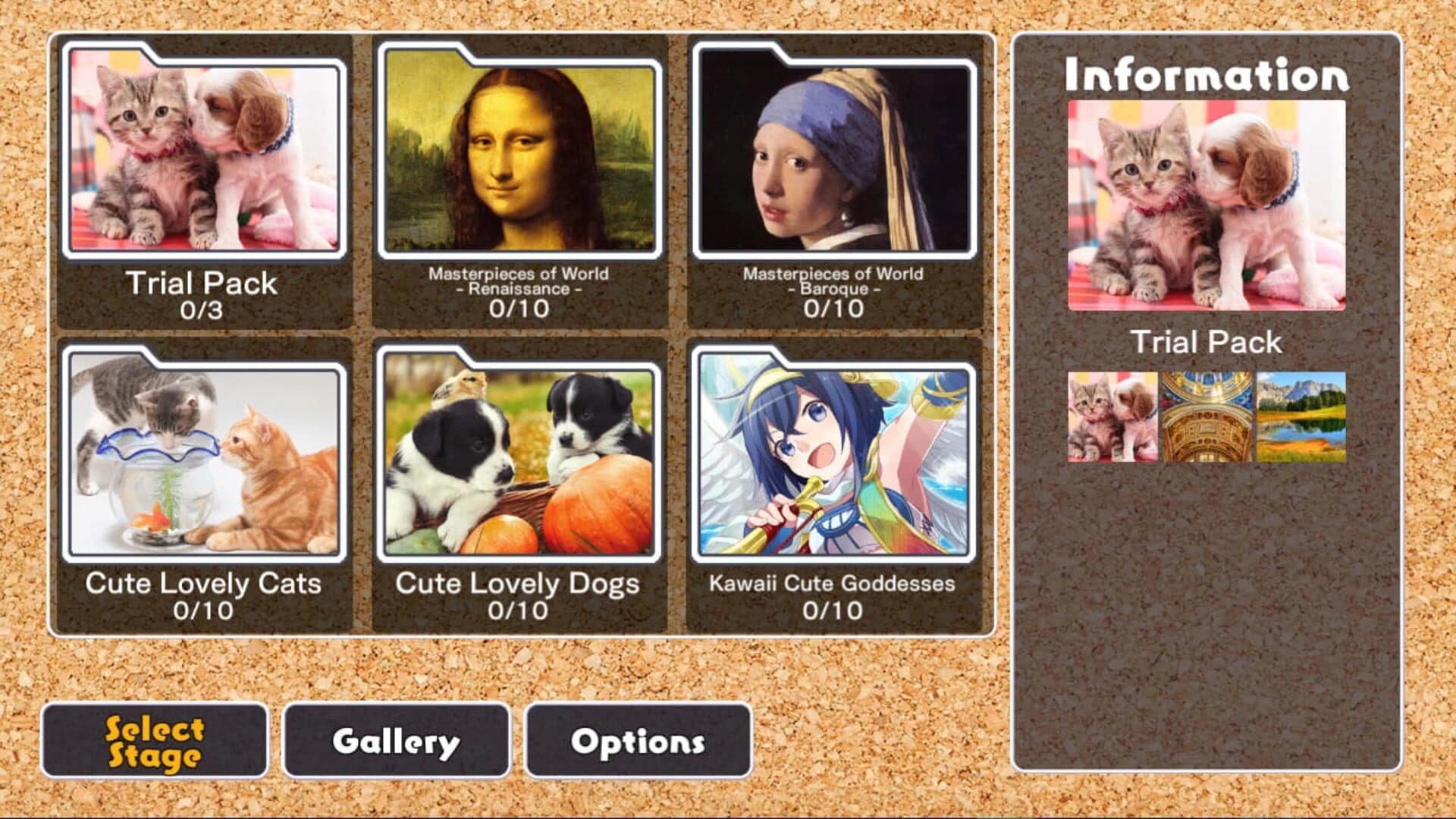
Task: Click the Information panel heading
Action: click(x=1207, y=74)
